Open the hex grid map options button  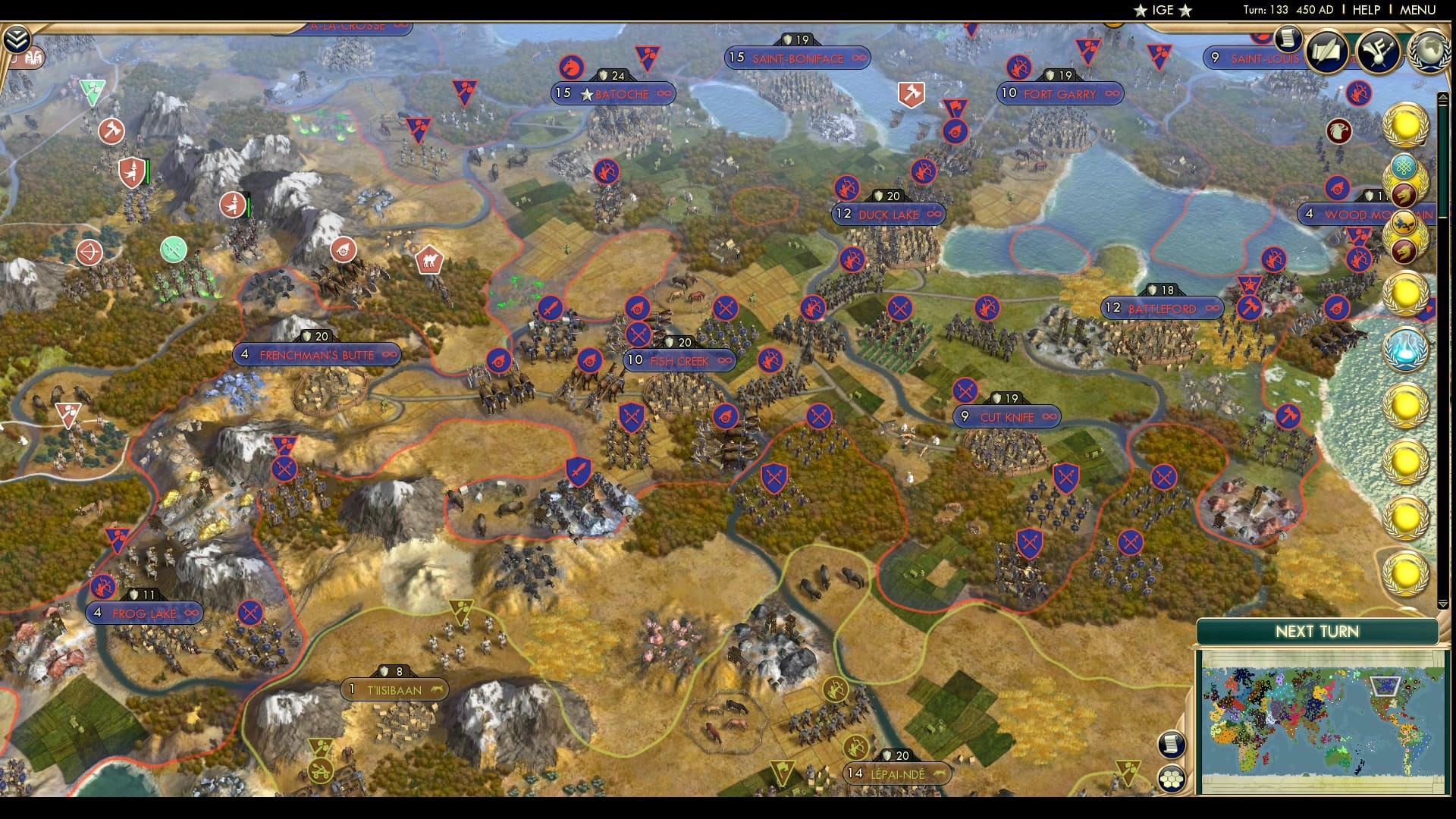click(x=1172, y=778)
